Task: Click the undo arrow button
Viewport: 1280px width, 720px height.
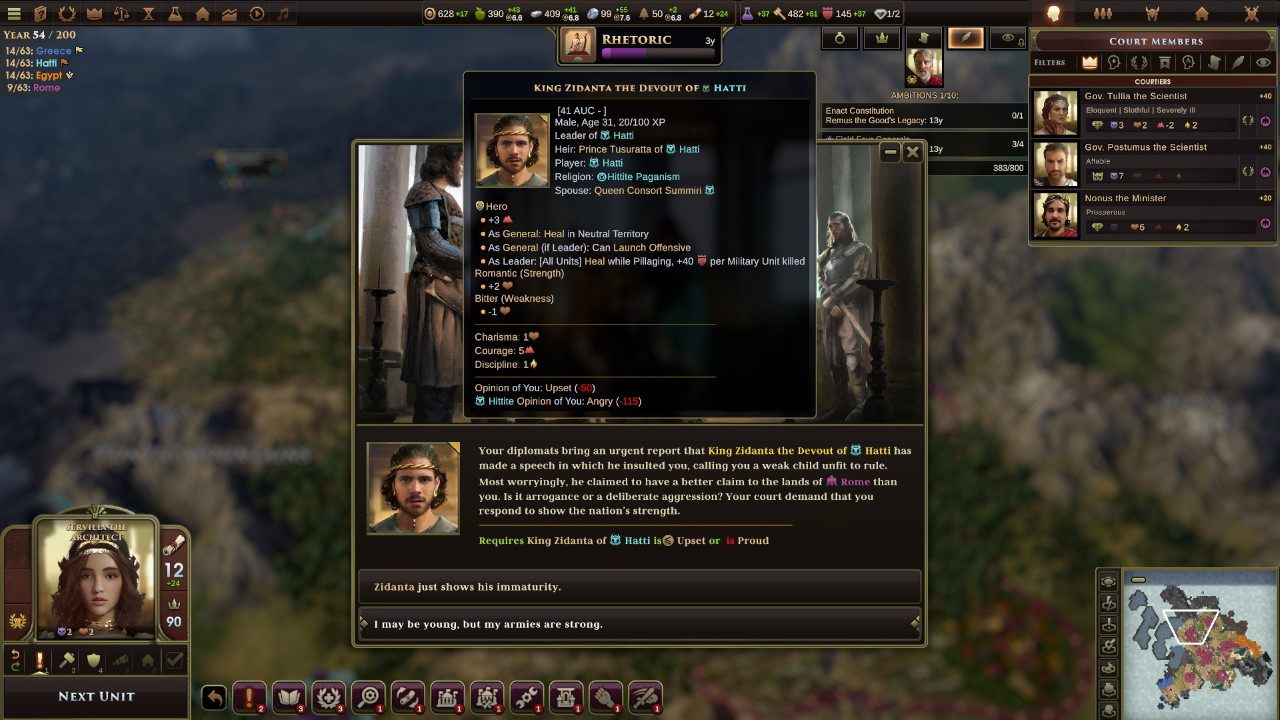Action: [x=214, y=697]
